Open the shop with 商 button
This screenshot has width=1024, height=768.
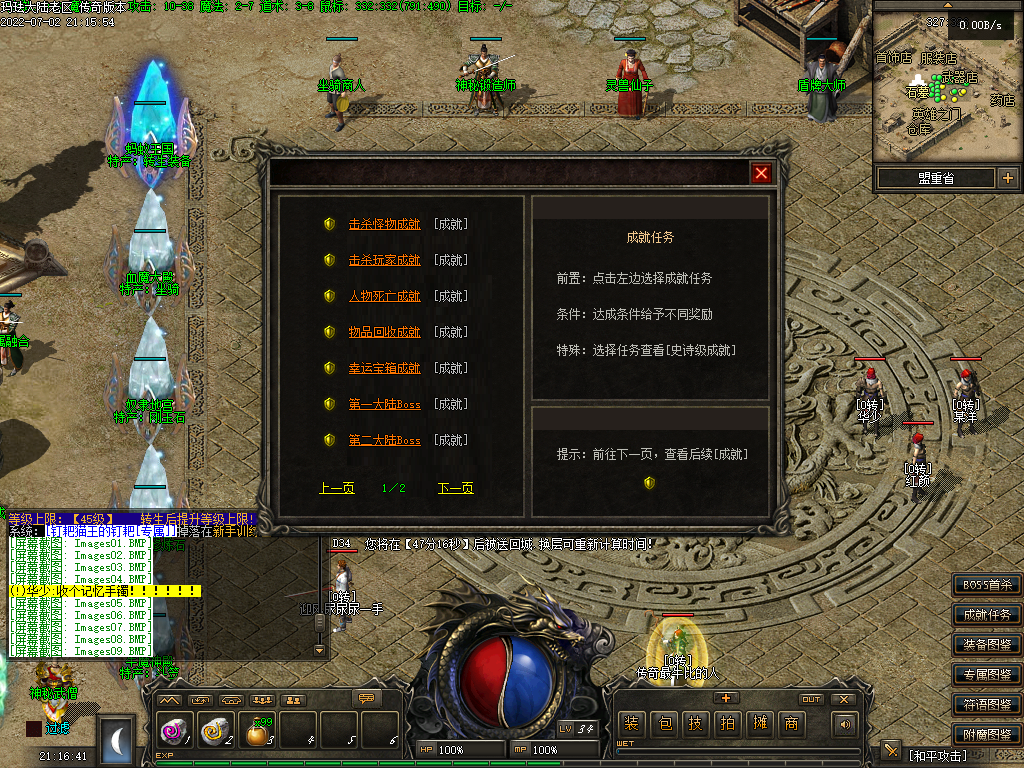pos(791,724)
